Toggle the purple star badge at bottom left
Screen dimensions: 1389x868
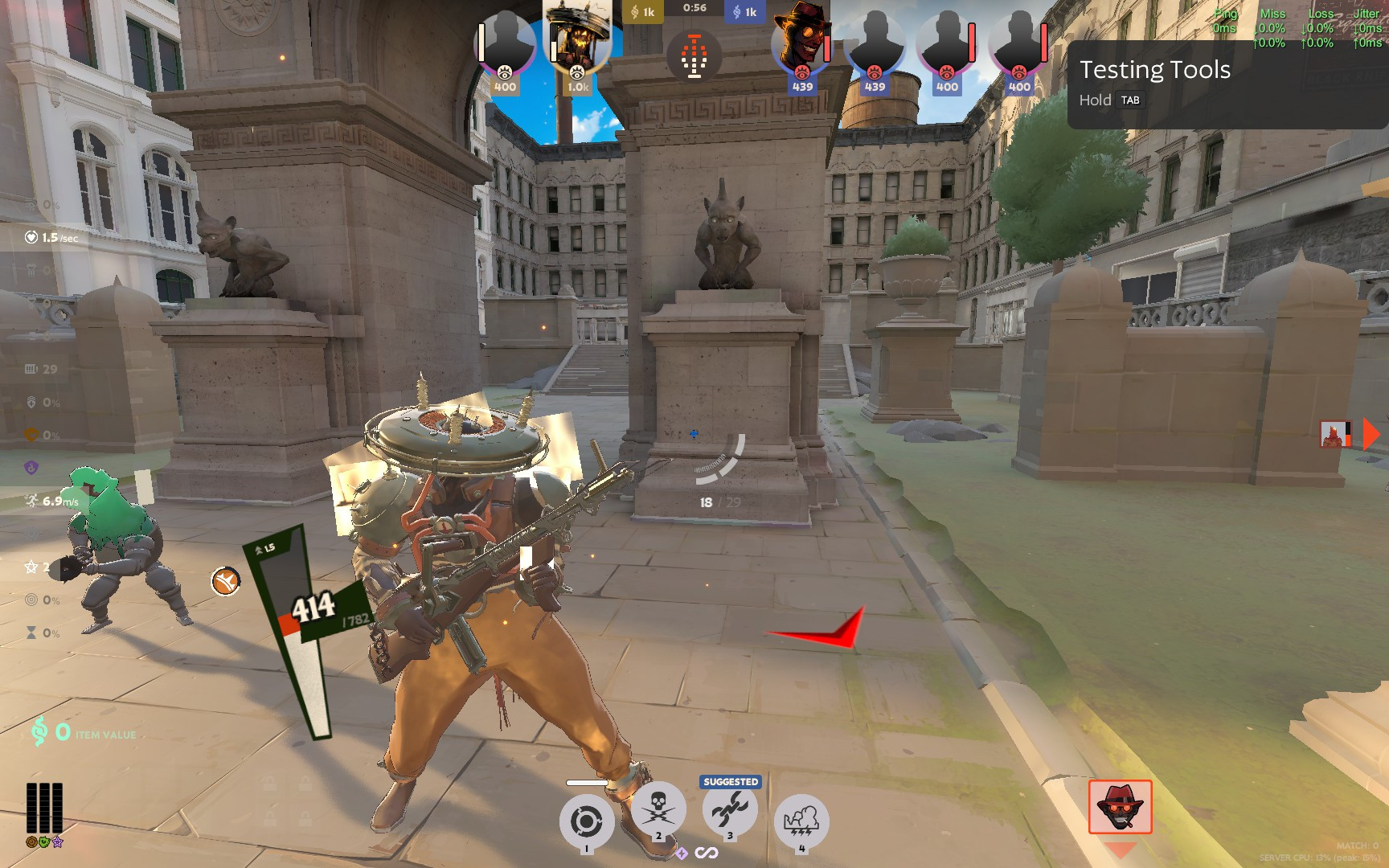pyautogui.click(x=58, y=841)
